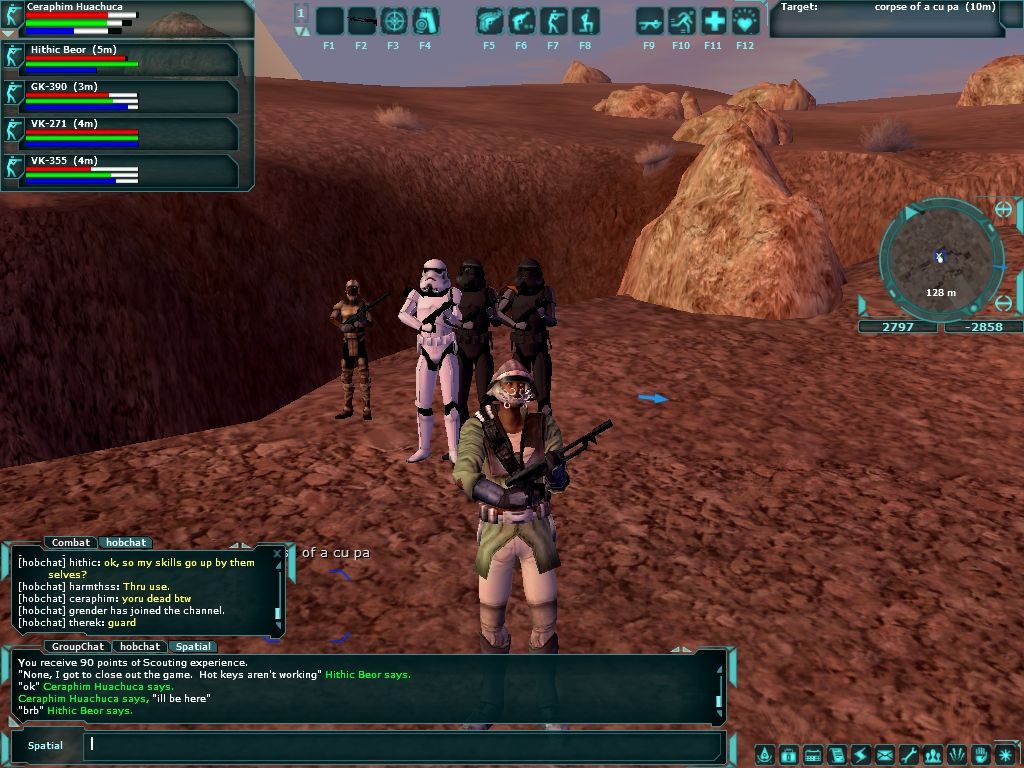Image resolution: width=1024 pixels, height=768 pixels.
Task: Select group member VK-355
Action: click(x=120, y=170)
